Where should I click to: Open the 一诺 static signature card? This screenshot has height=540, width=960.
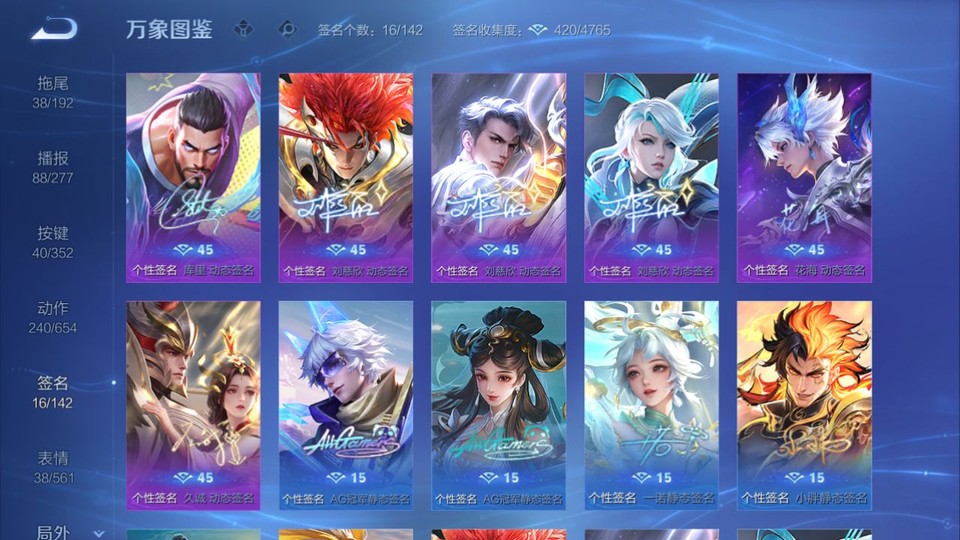651,404
